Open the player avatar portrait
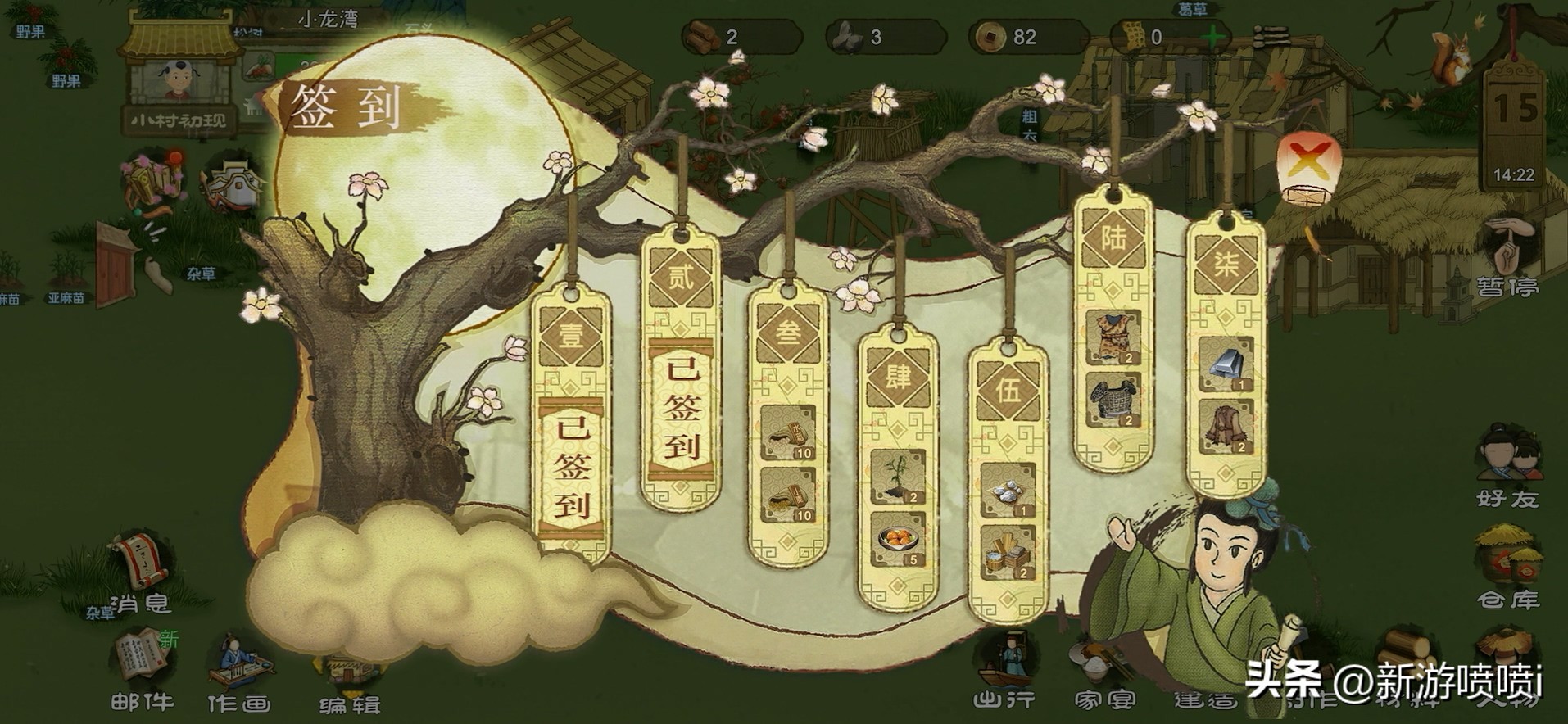Screen dimensions: 1568x724 click(178, 80)
